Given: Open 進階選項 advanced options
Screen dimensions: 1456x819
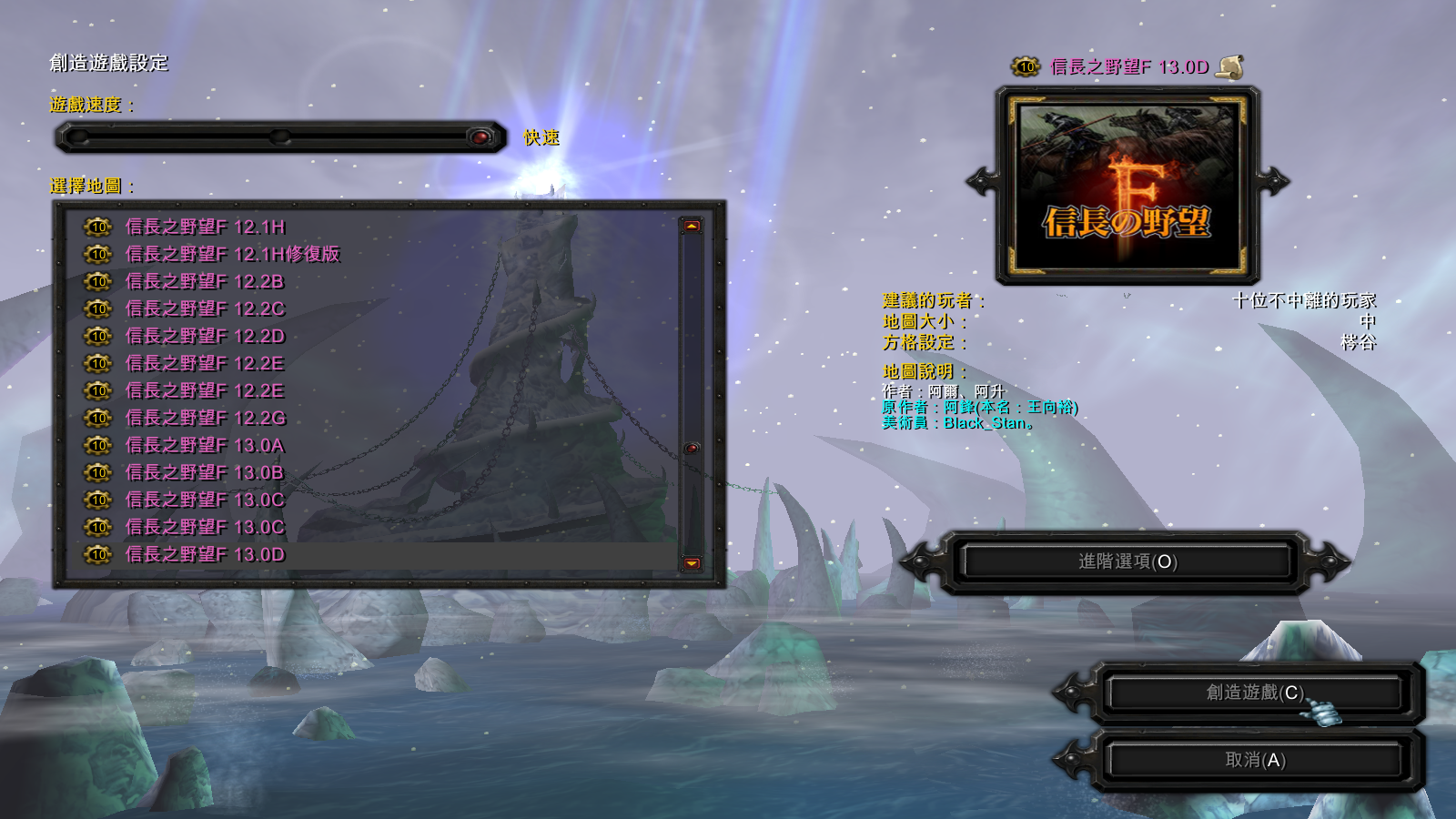Looking at the screenshot, I should pos(1127,561).
